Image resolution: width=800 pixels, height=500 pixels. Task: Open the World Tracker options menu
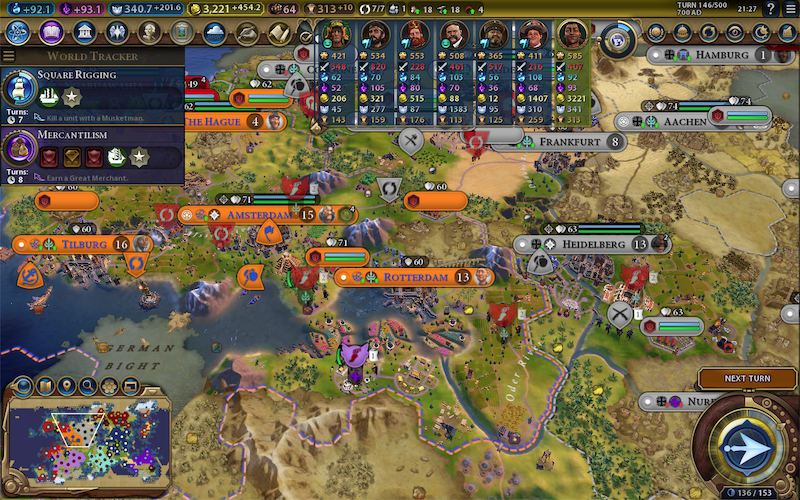(x=9, y=56)
